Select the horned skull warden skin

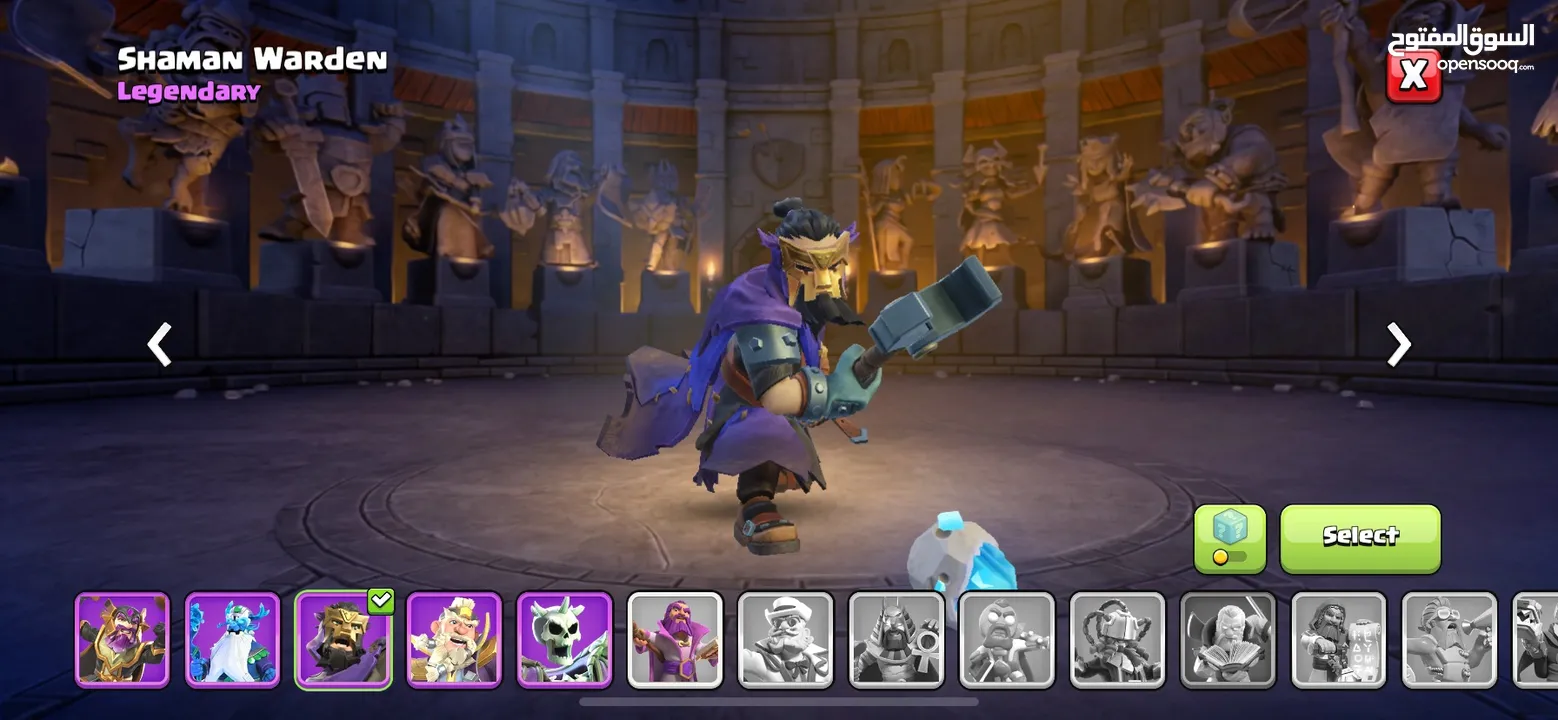(564, 640)
